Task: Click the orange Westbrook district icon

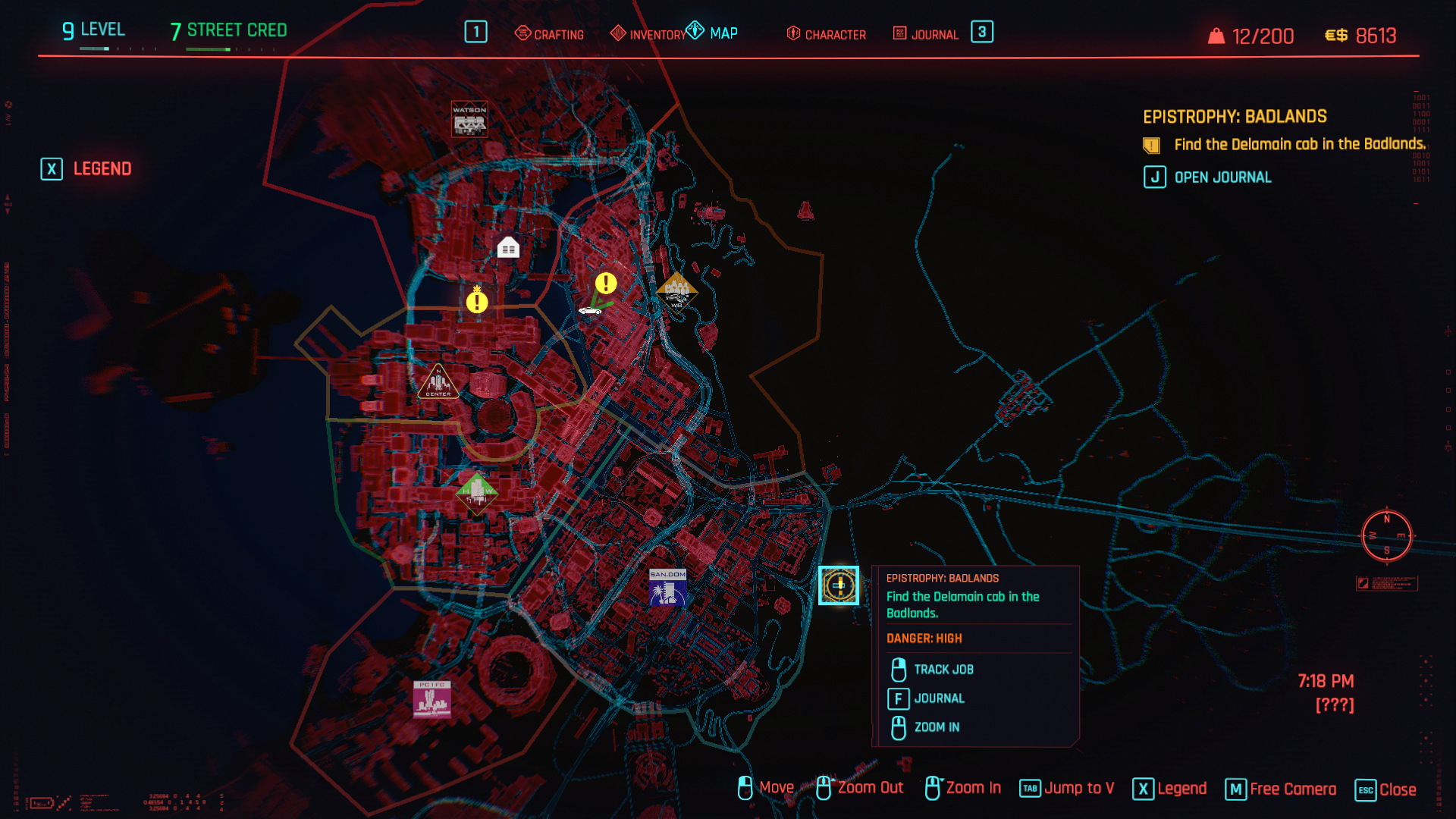Action: pos(676,293)
